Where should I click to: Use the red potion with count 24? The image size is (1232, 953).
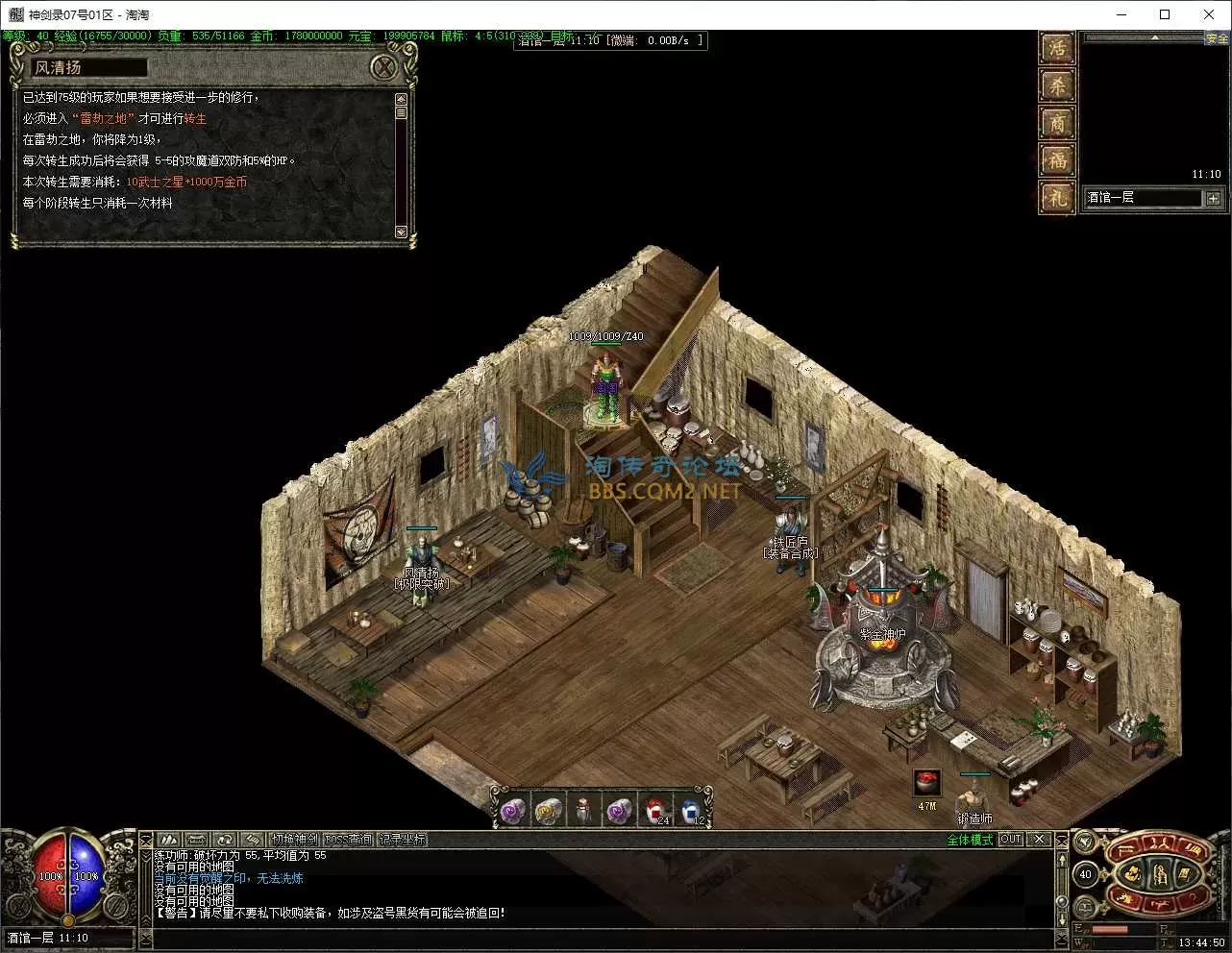tap(656, 812)
